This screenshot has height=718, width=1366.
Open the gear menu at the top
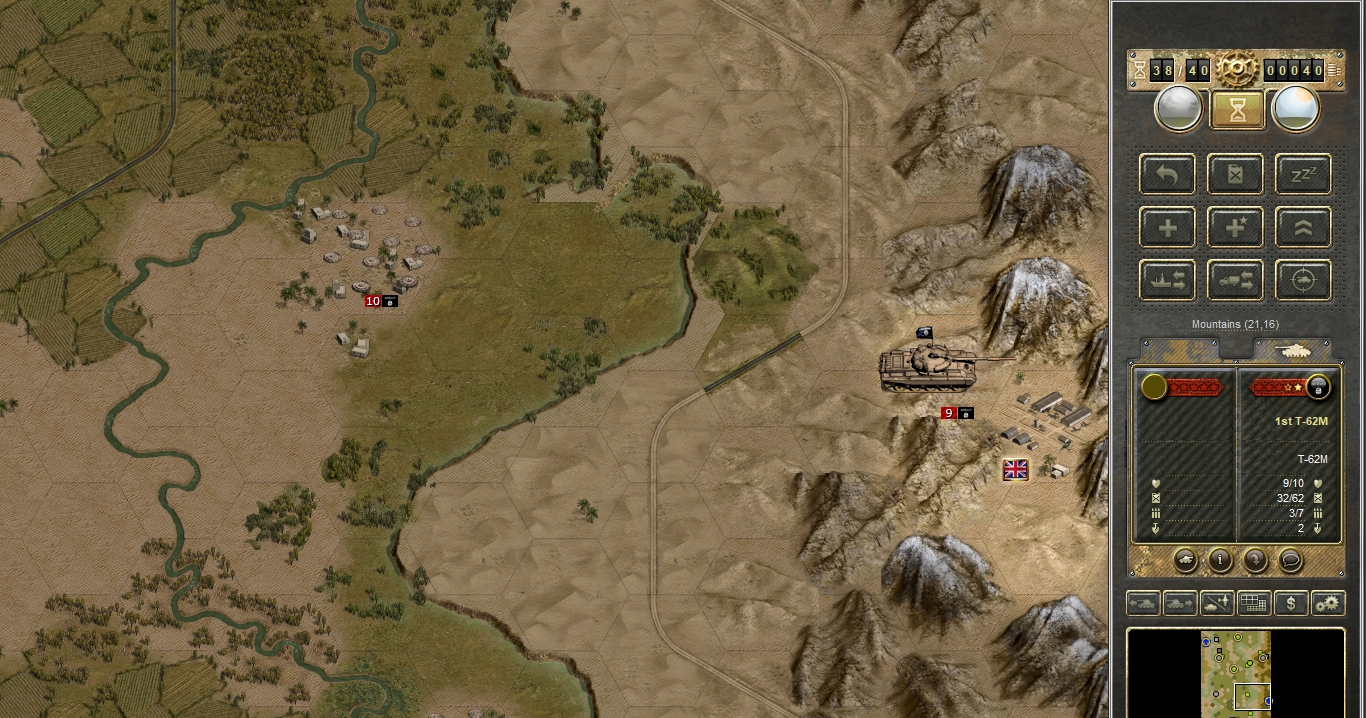coord(1236,69)
